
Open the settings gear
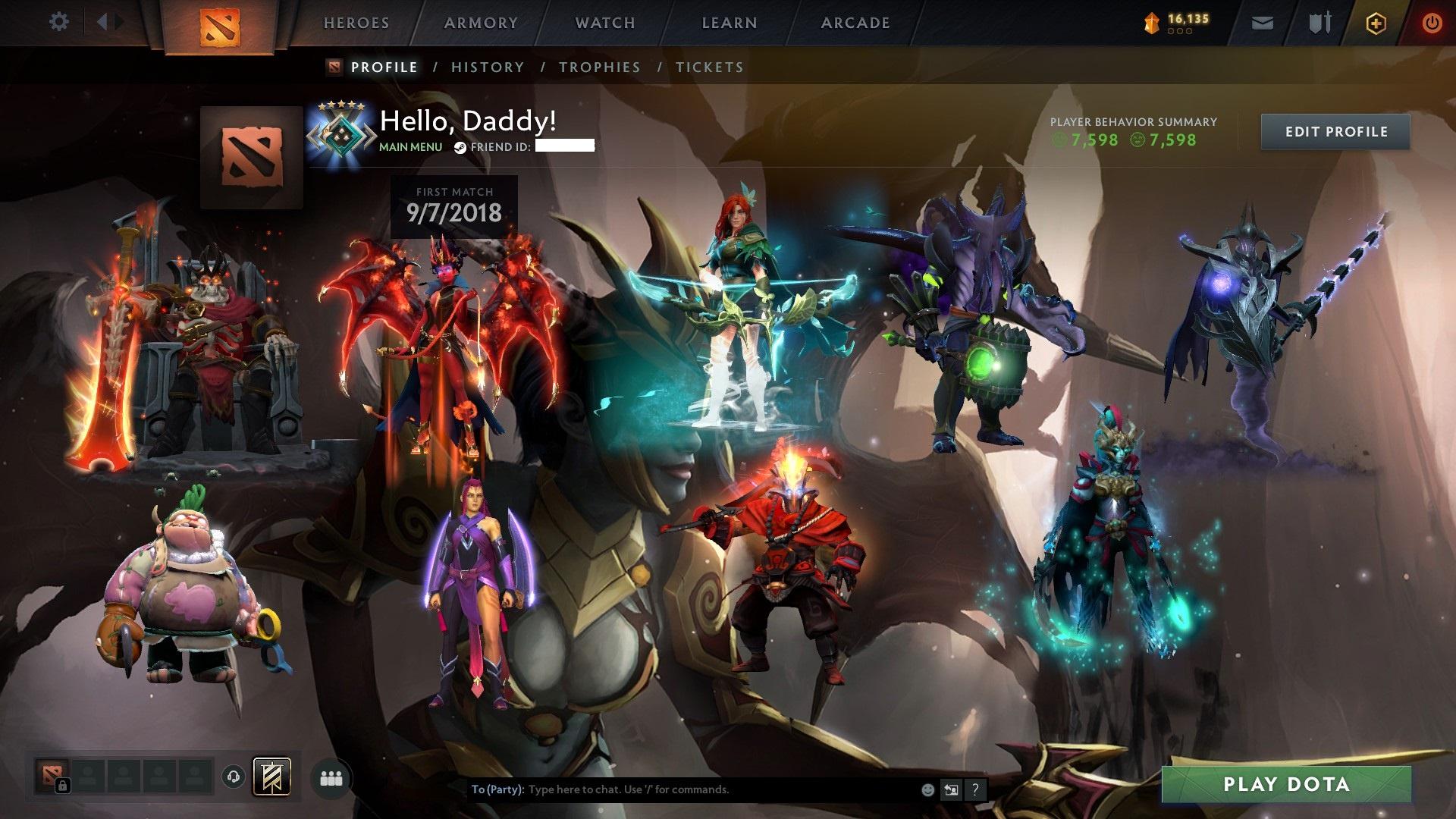pos(58,22)
